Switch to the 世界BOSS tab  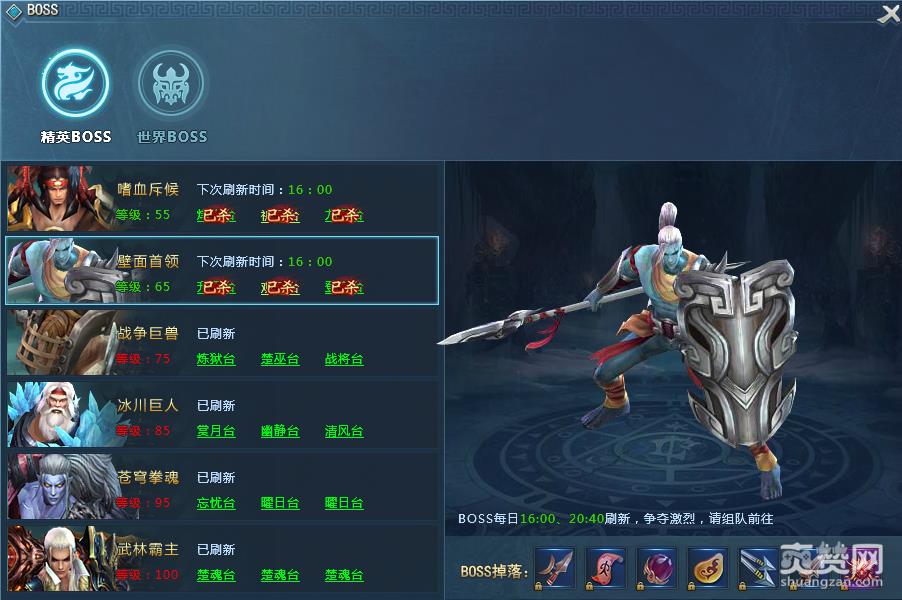click(x=171, y=83)
